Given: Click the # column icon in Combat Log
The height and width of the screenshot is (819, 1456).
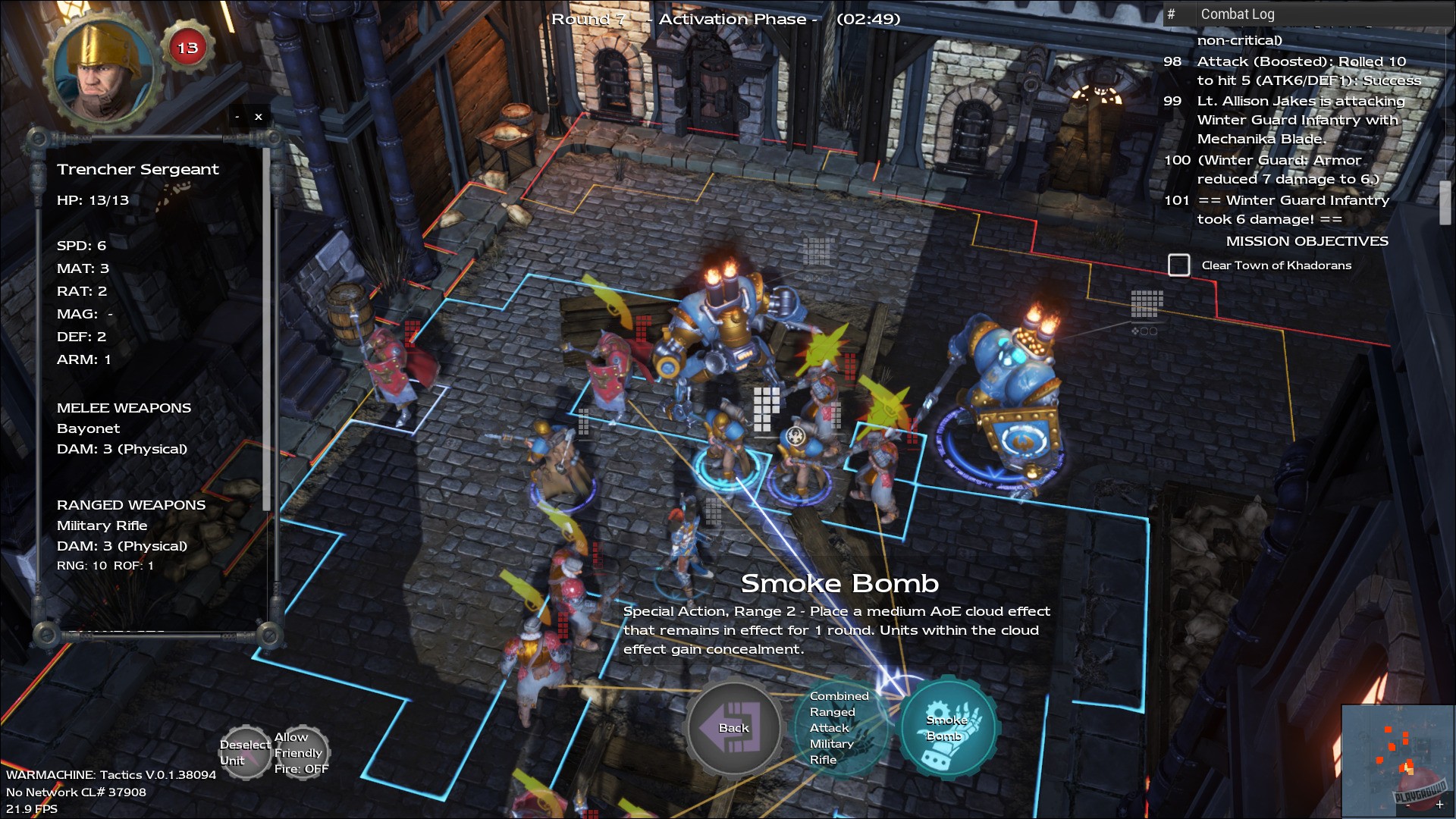Looking at the screenshot, I should click(x=1171, y=14).
